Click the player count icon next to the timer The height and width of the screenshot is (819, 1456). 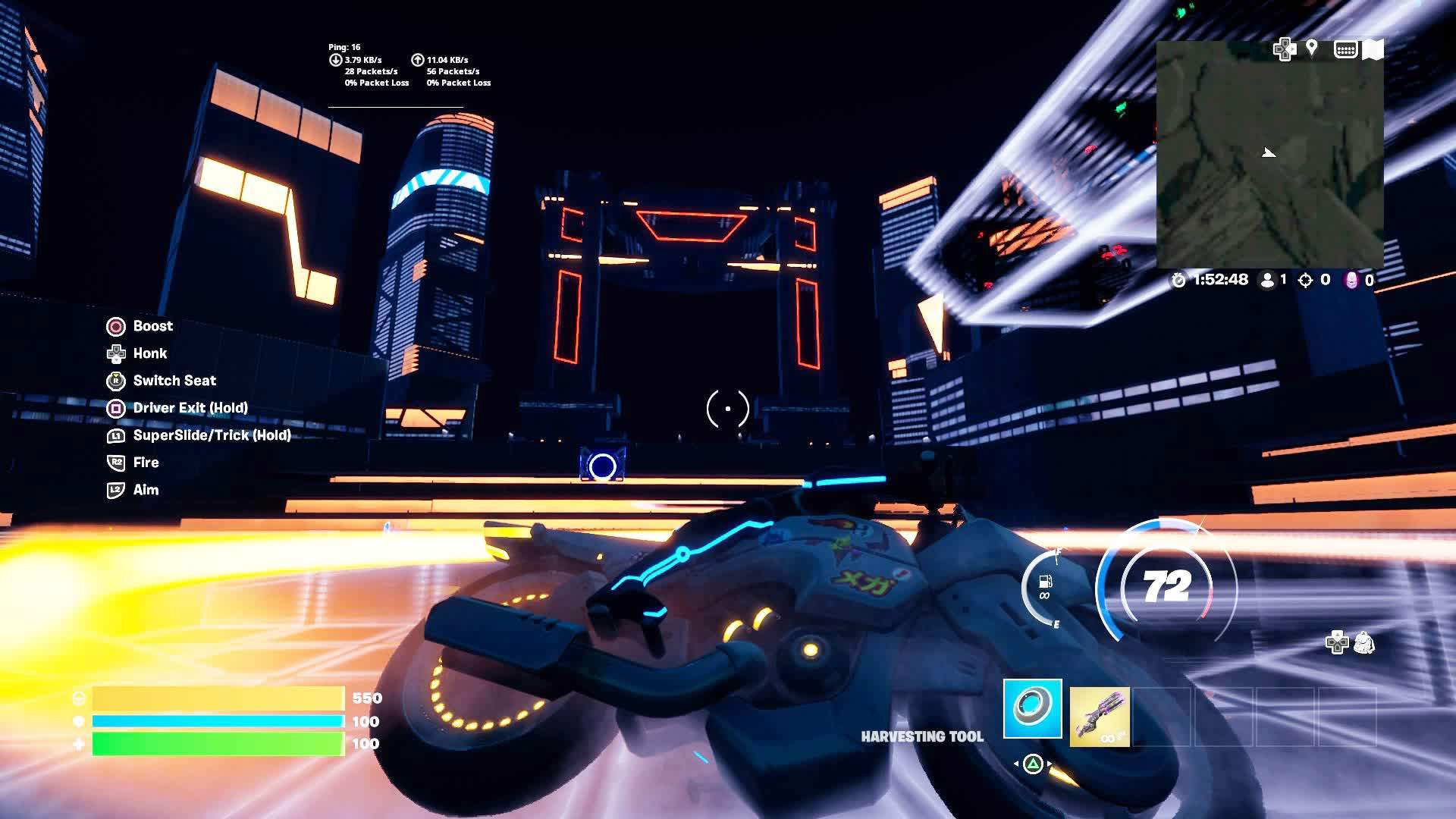[1269, 279]
